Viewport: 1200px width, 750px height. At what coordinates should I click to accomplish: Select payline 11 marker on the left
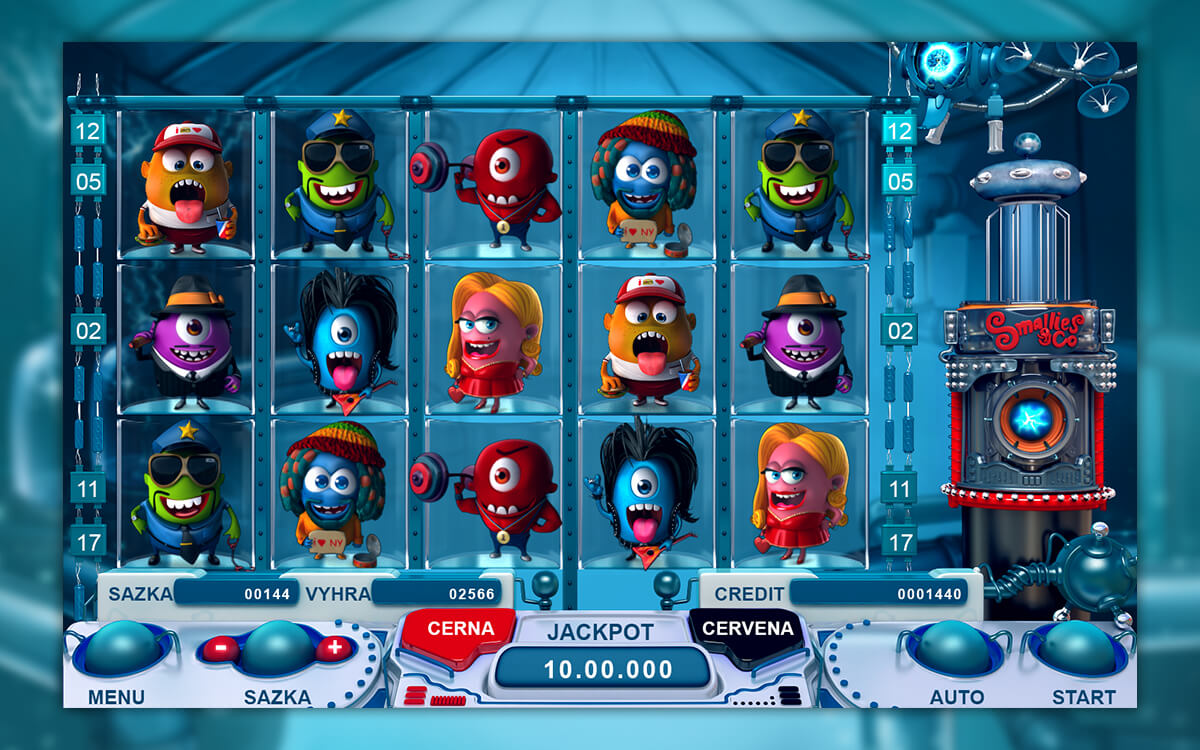88,488
